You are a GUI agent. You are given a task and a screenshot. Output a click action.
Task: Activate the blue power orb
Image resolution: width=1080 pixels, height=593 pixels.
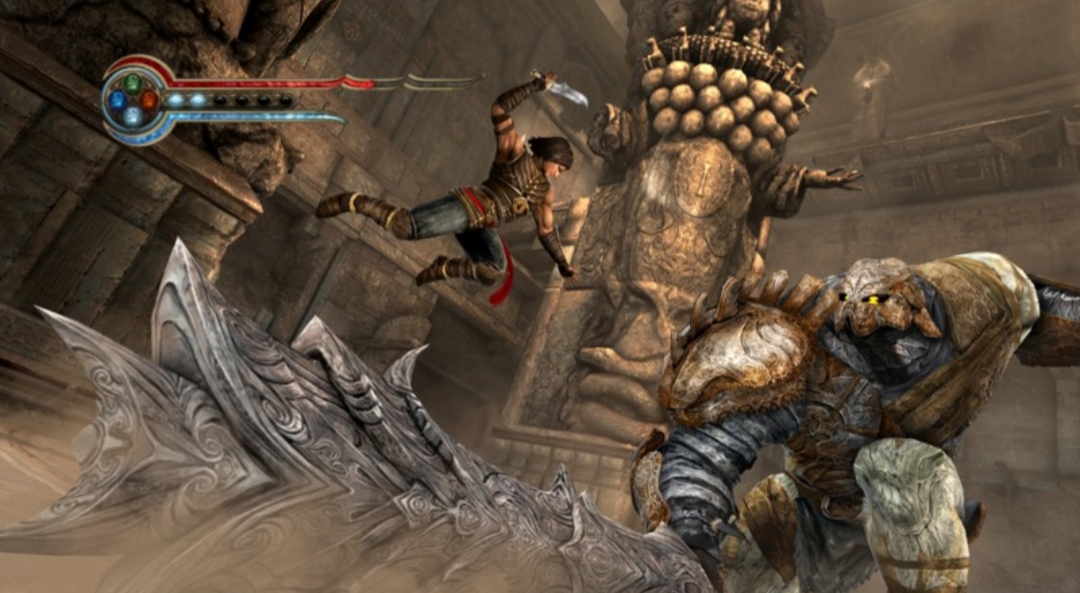117,100
